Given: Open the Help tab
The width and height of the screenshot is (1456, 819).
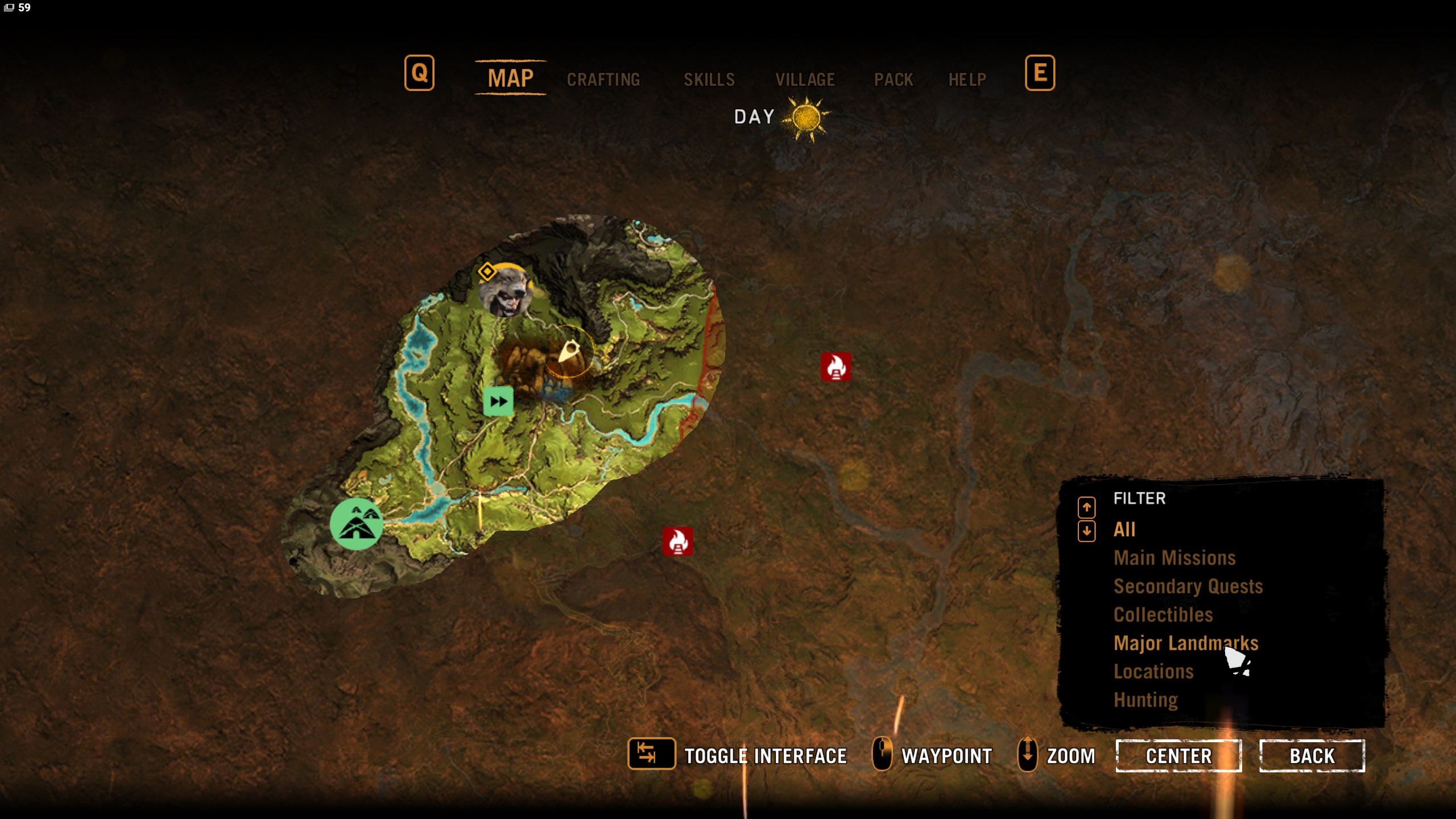Looking at the screenshot, I should (967, 80).
